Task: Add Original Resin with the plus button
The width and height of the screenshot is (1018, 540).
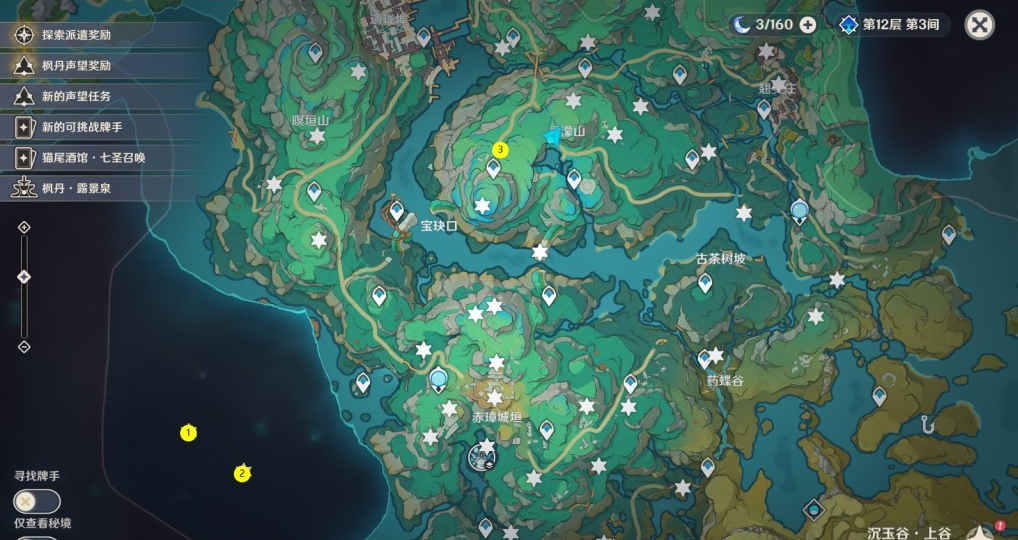Action: (808, 25)
